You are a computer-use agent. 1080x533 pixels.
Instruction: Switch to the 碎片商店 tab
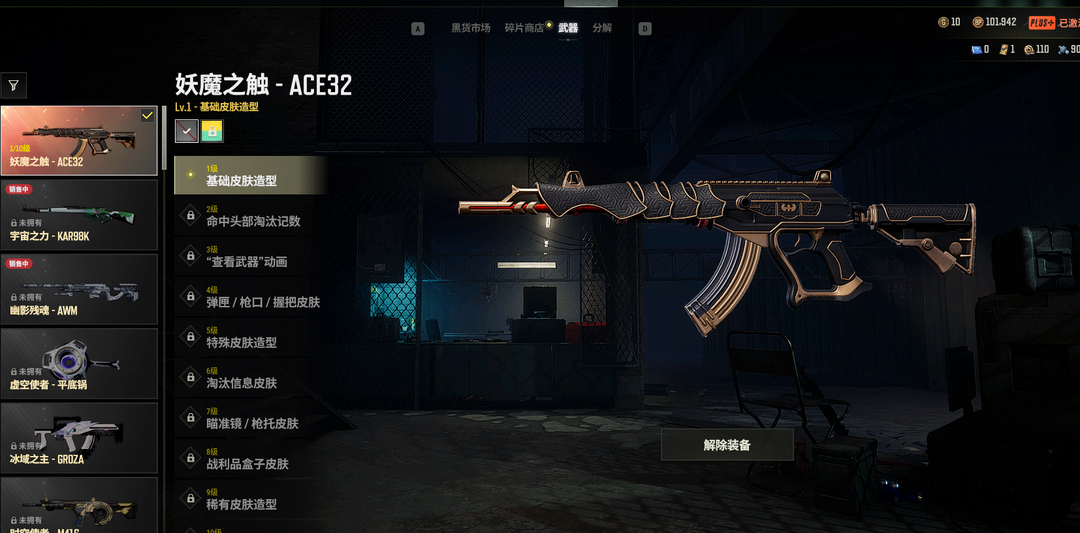tap(524, 28)
